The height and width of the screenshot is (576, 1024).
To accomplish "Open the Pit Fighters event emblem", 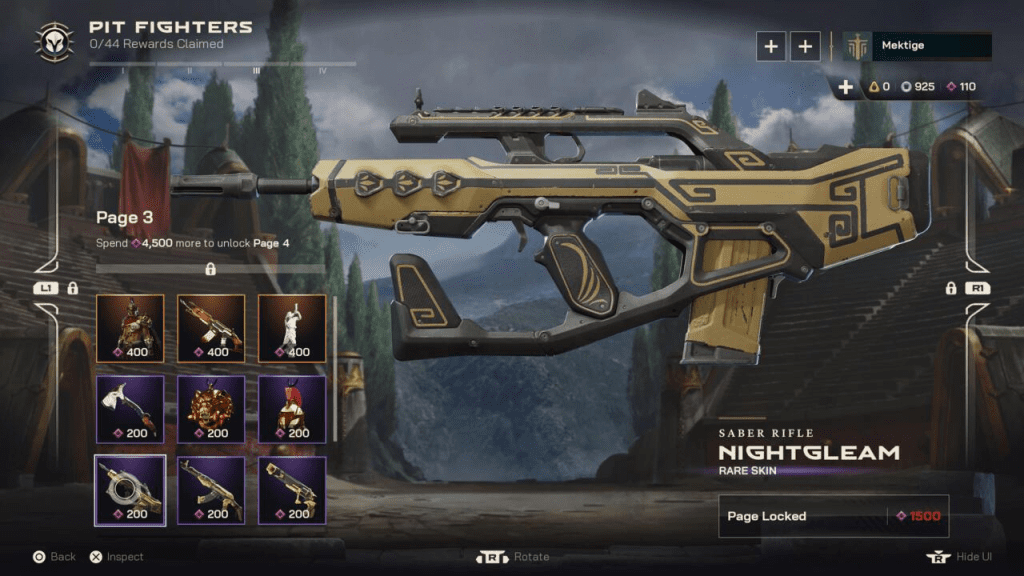I will (x=54, y=42).
